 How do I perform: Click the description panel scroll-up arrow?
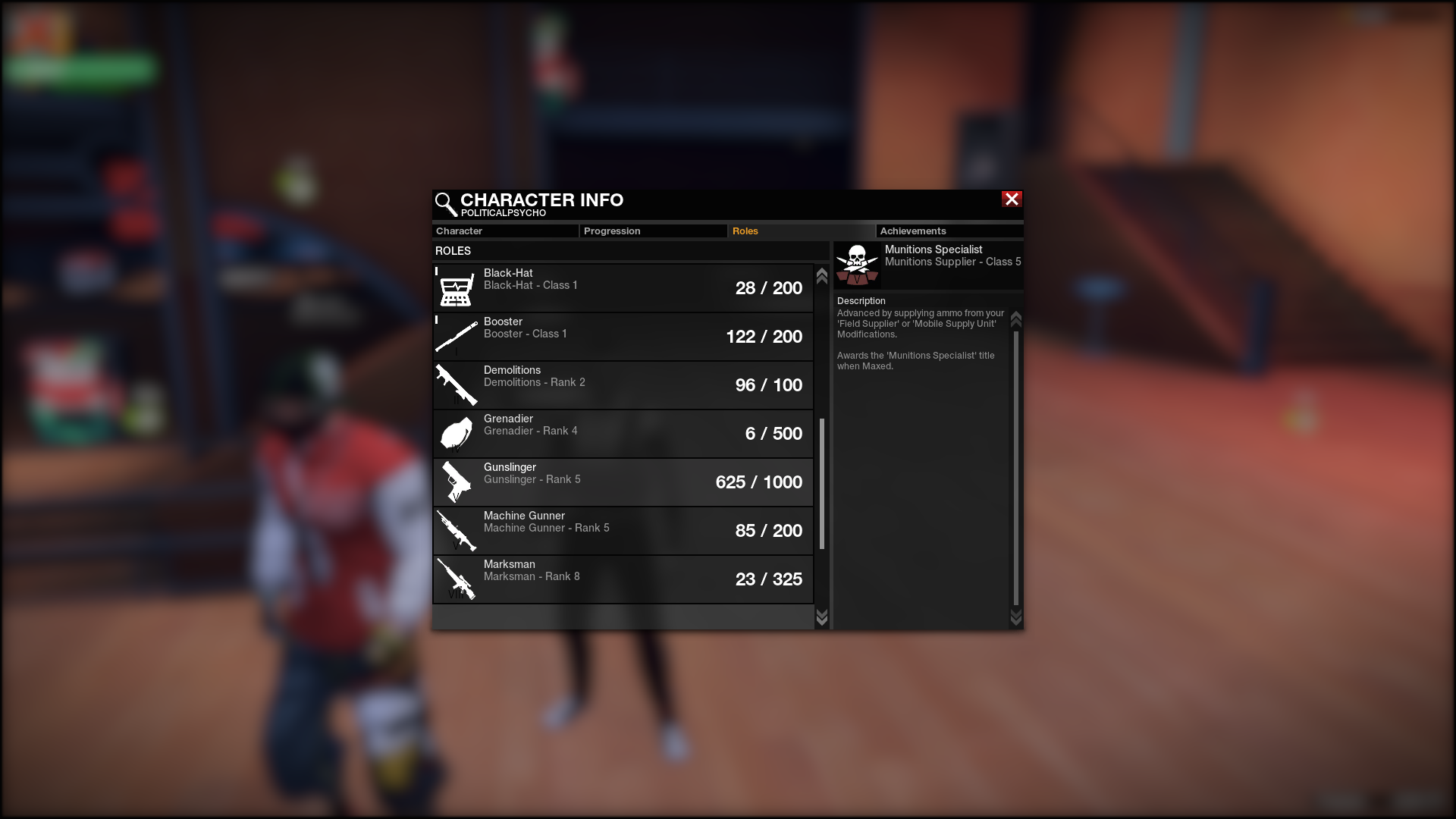1016,319
